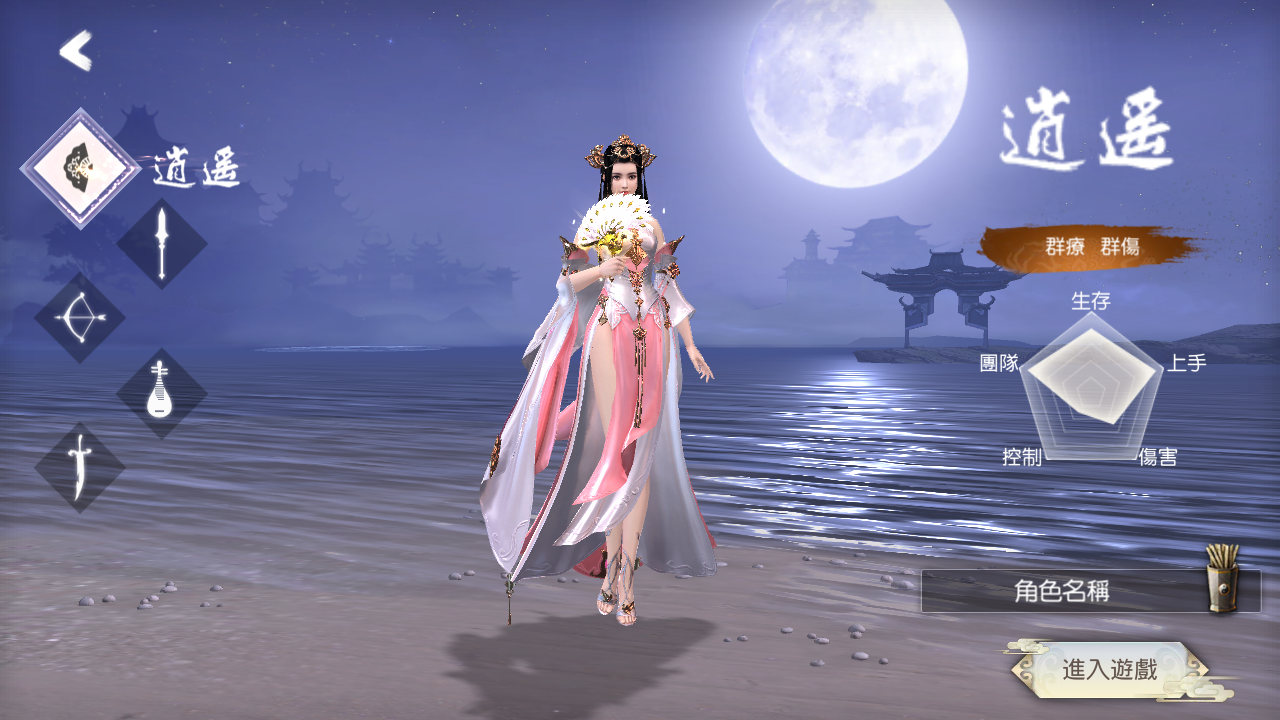Choose the curved blade class icon

coord(80,468)
